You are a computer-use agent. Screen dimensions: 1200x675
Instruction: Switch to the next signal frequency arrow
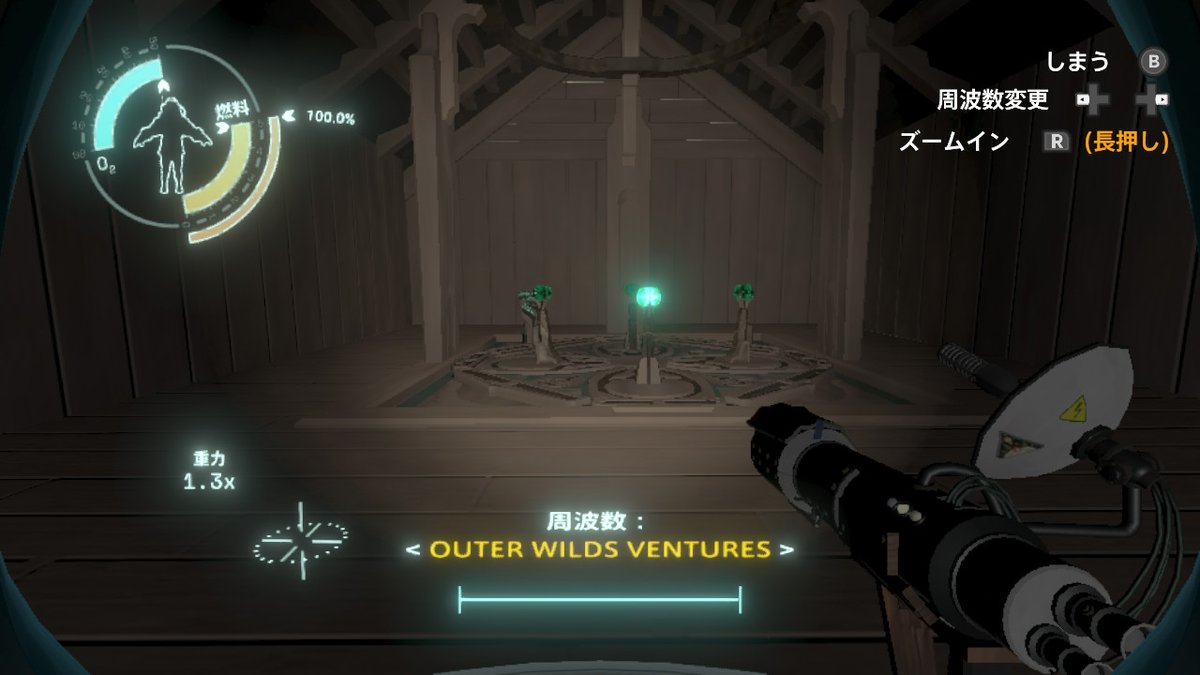[788, 549]
